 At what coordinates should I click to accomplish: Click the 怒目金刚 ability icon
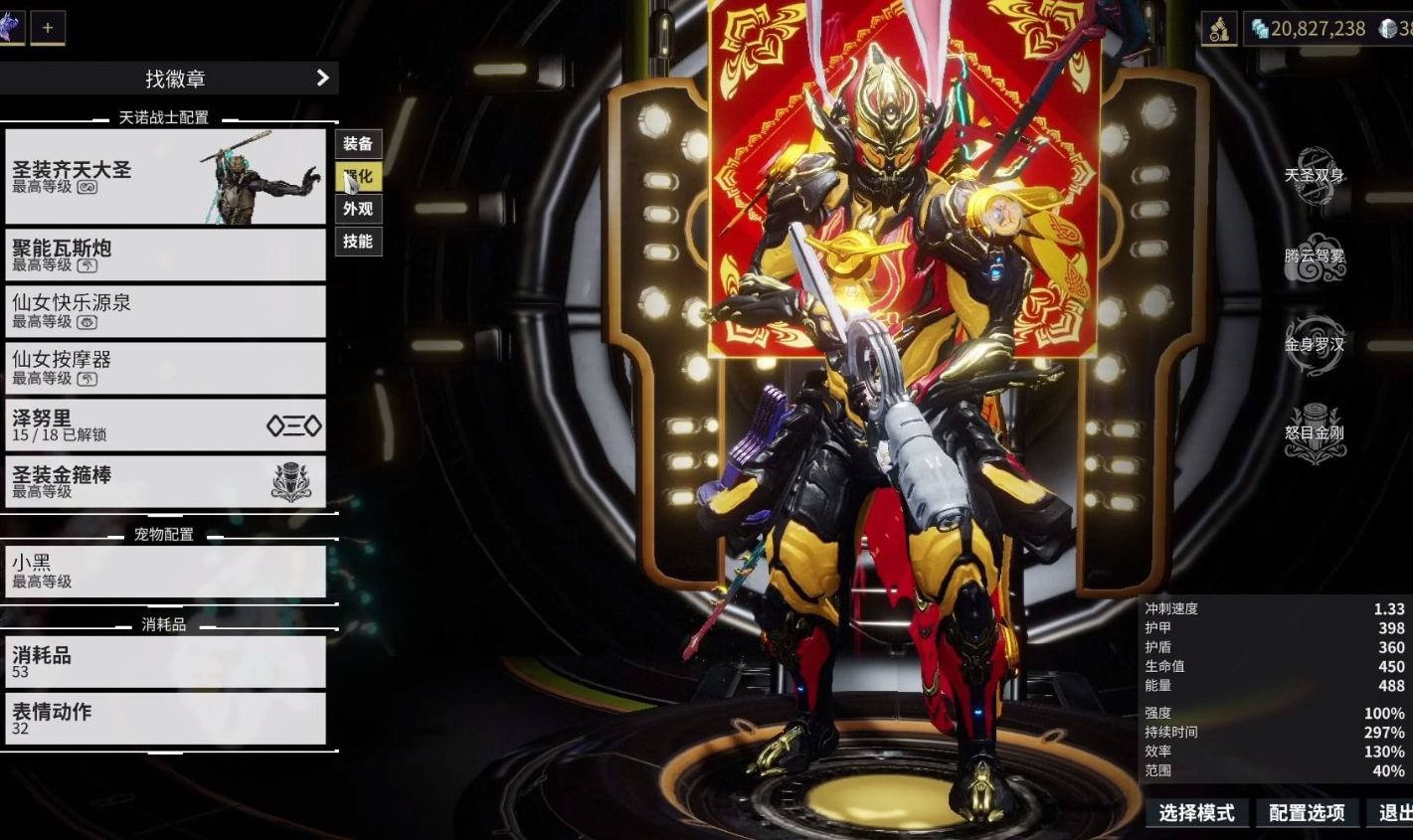pos(1314,433)
